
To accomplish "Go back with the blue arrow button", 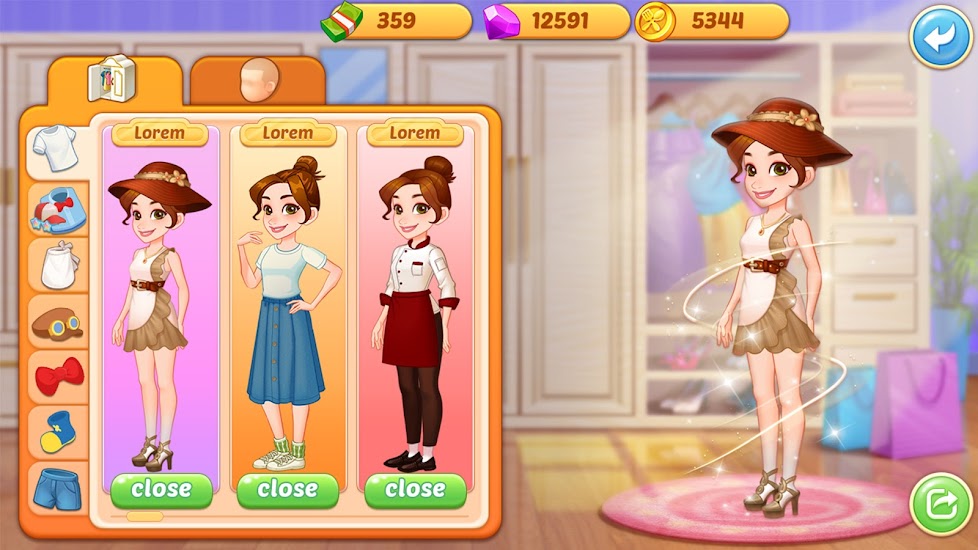I will 939,38.
